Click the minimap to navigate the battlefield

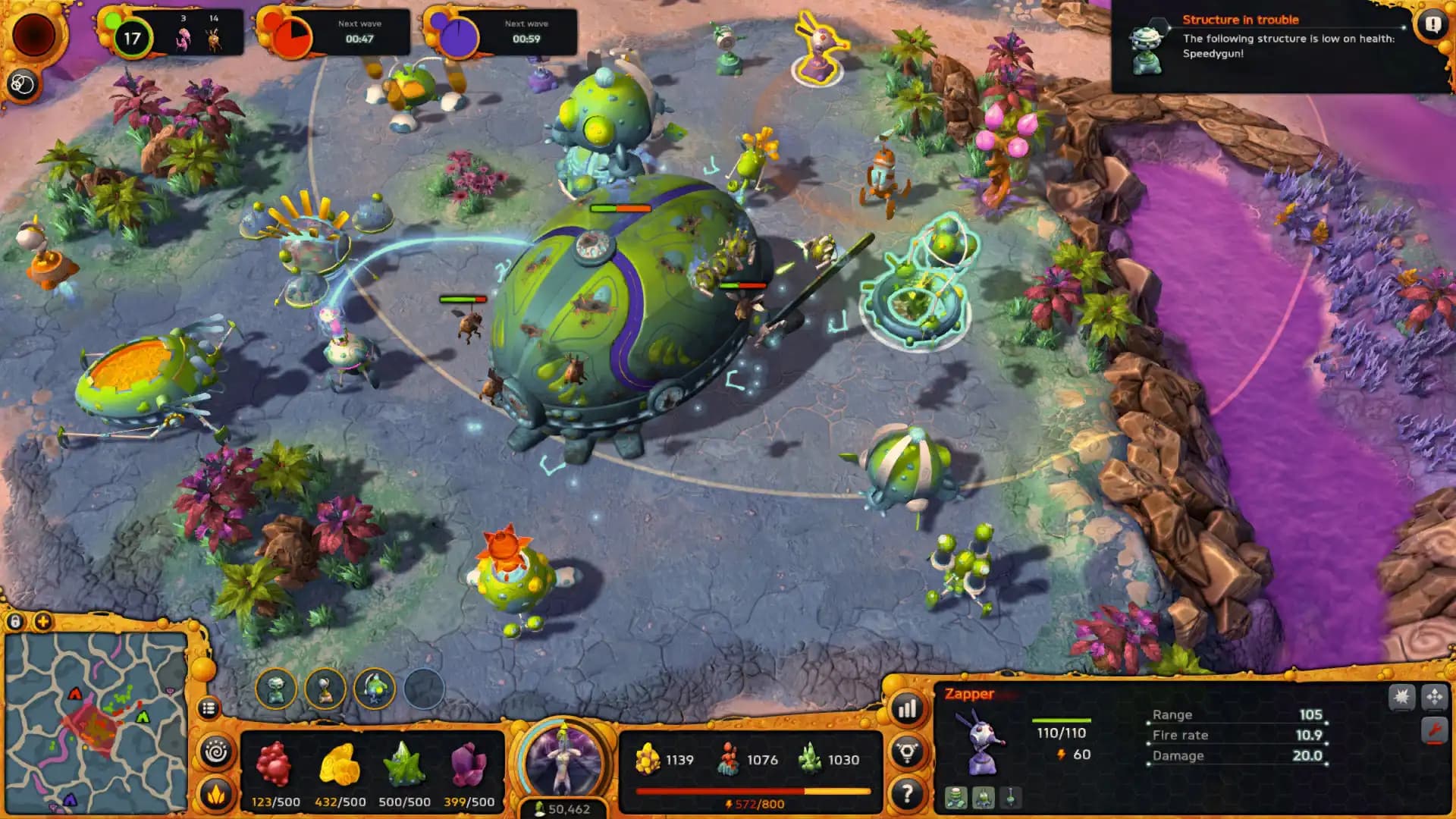point(95,724)
